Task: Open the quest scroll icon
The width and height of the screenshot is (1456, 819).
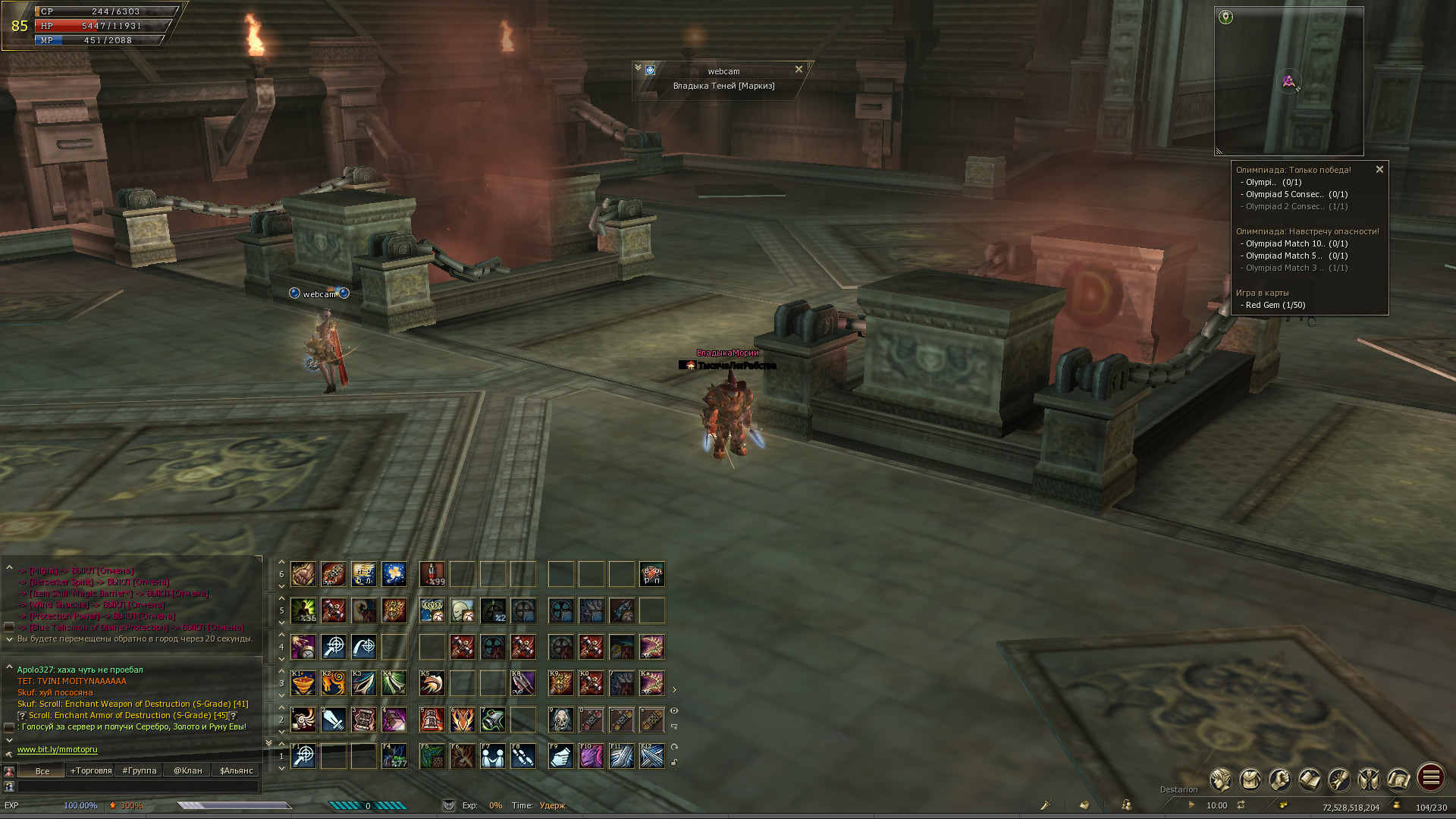Action: [x=1339, y=779]
